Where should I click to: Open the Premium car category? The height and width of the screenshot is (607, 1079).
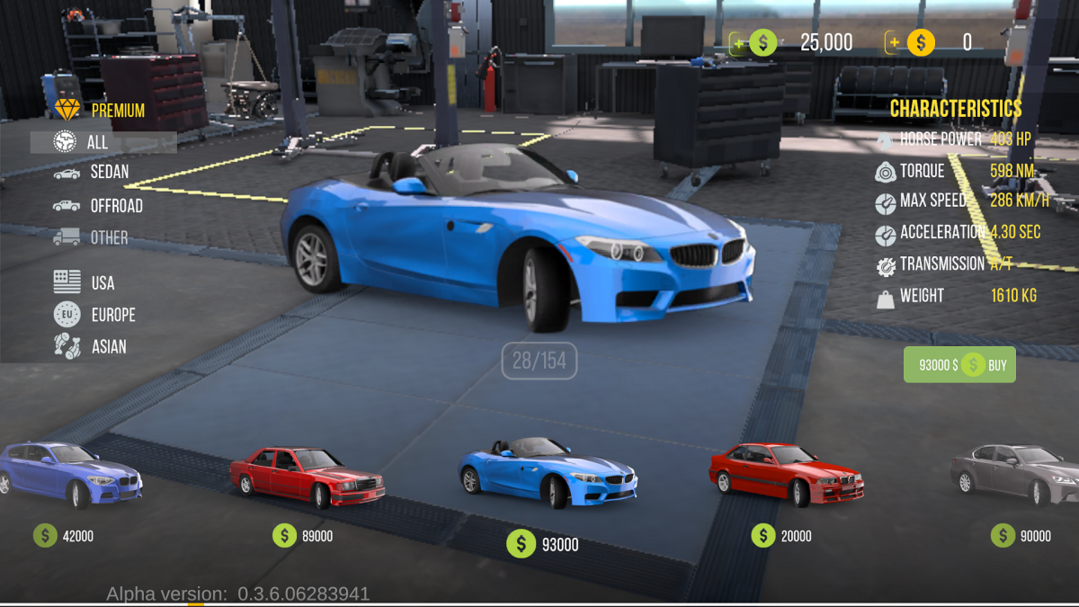[102, 110]
